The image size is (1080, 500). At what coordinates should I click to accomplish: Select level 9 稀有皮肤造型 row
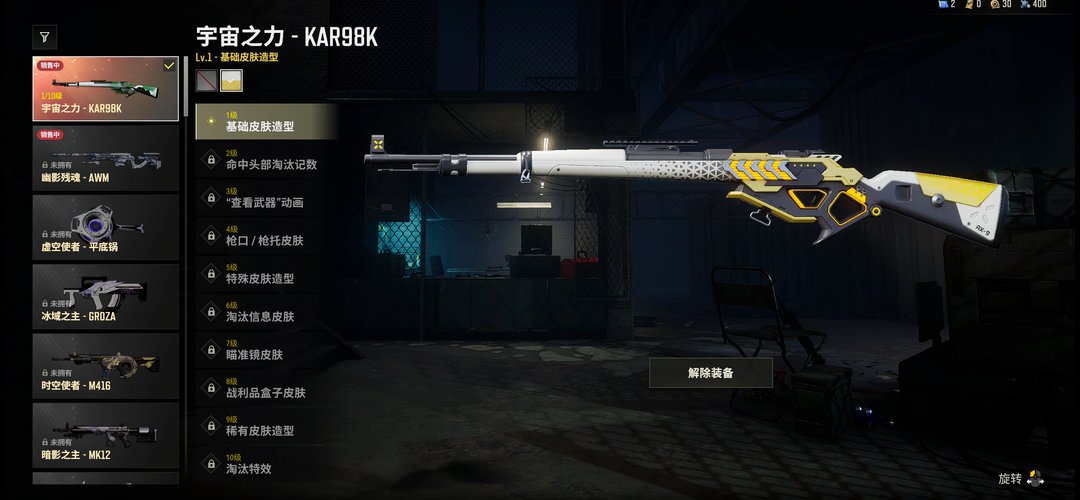(266, 426)
